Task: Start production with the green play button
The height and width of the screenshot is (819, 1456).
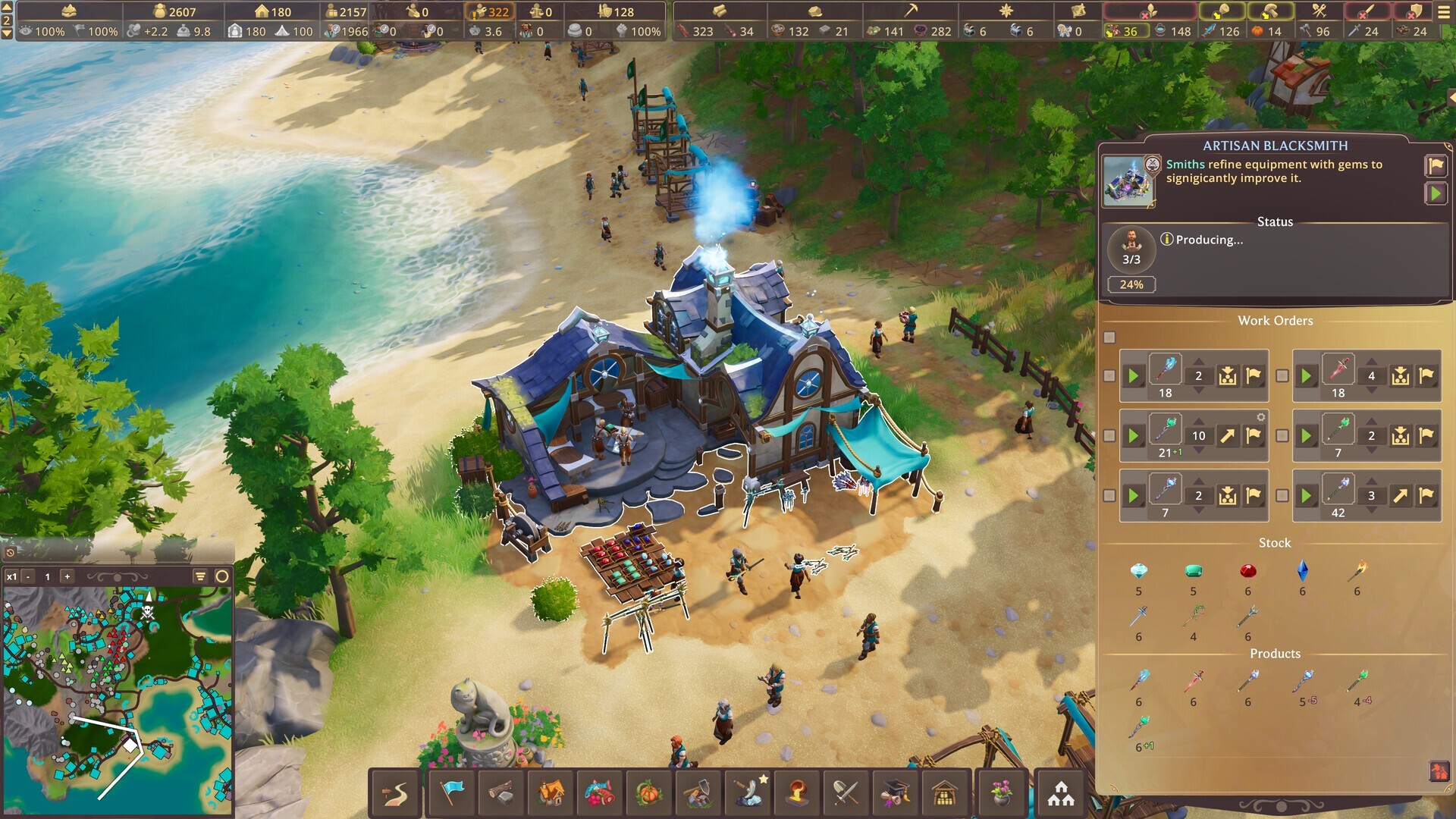Action: click(1436, 194)
